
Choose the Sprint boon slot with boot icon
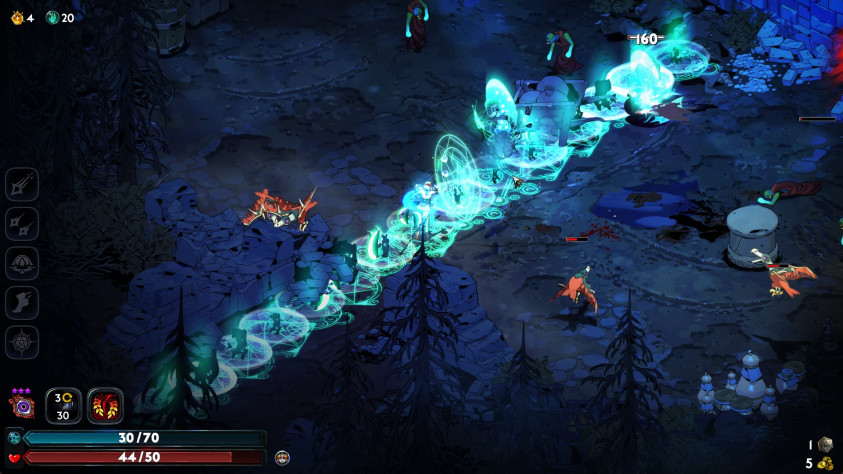point(22,302)
